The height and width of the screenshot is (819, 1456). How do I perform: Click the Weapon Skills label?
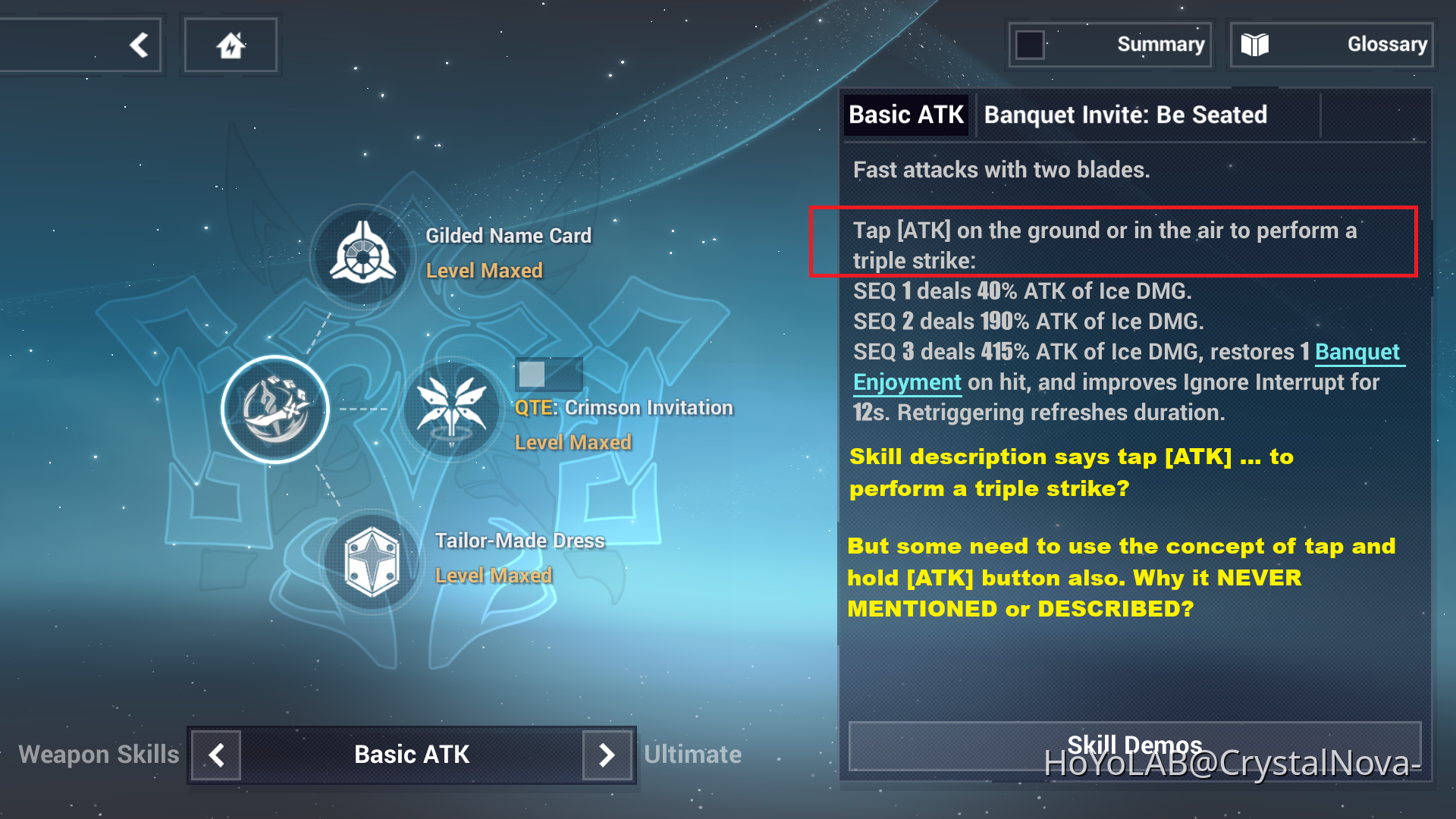(x=99, y=755)
